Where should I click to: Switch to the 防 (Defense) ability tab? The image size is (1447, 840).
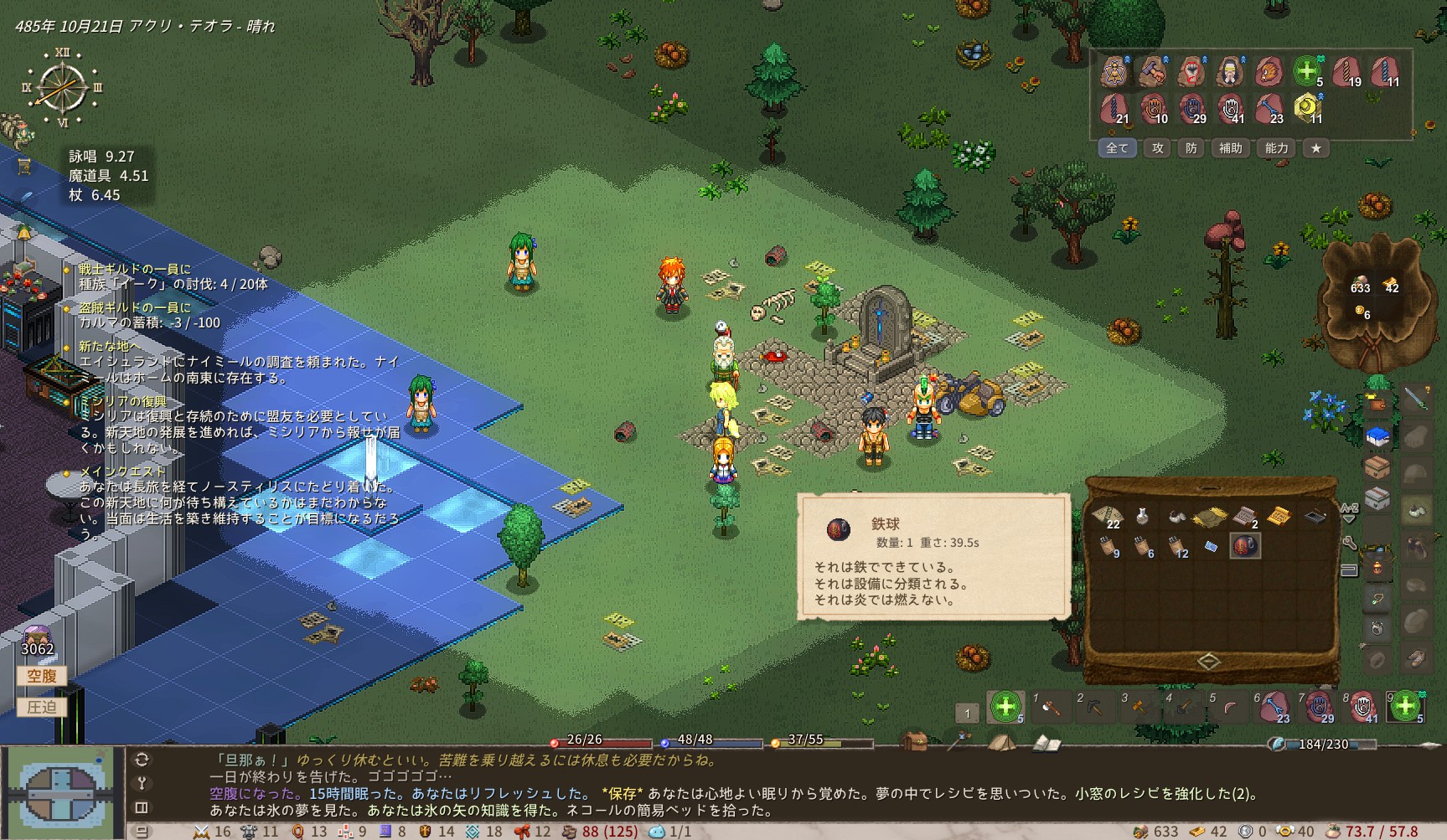tap(1191, 148)
